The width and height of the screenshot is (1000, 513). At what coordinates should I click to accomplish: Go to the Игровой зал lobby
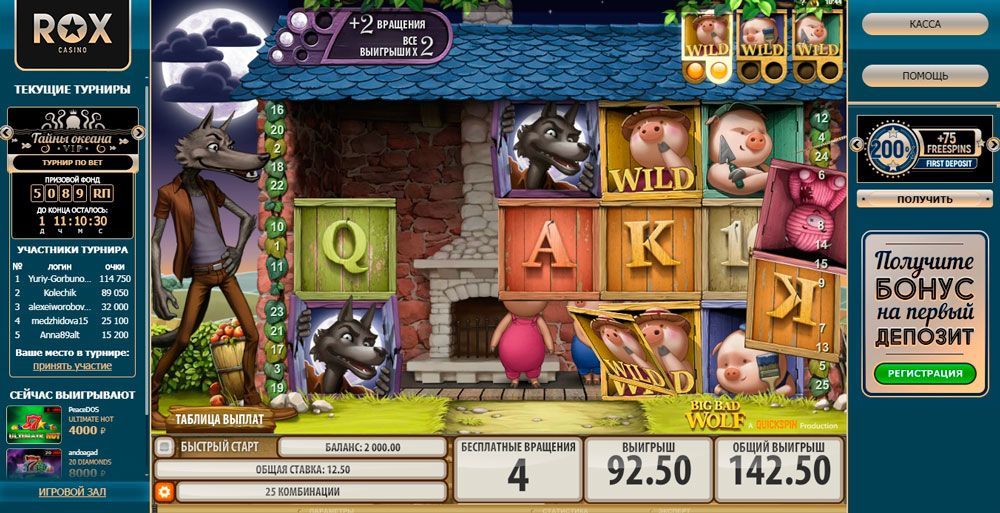pyautogui.click(x=72, y=493)
